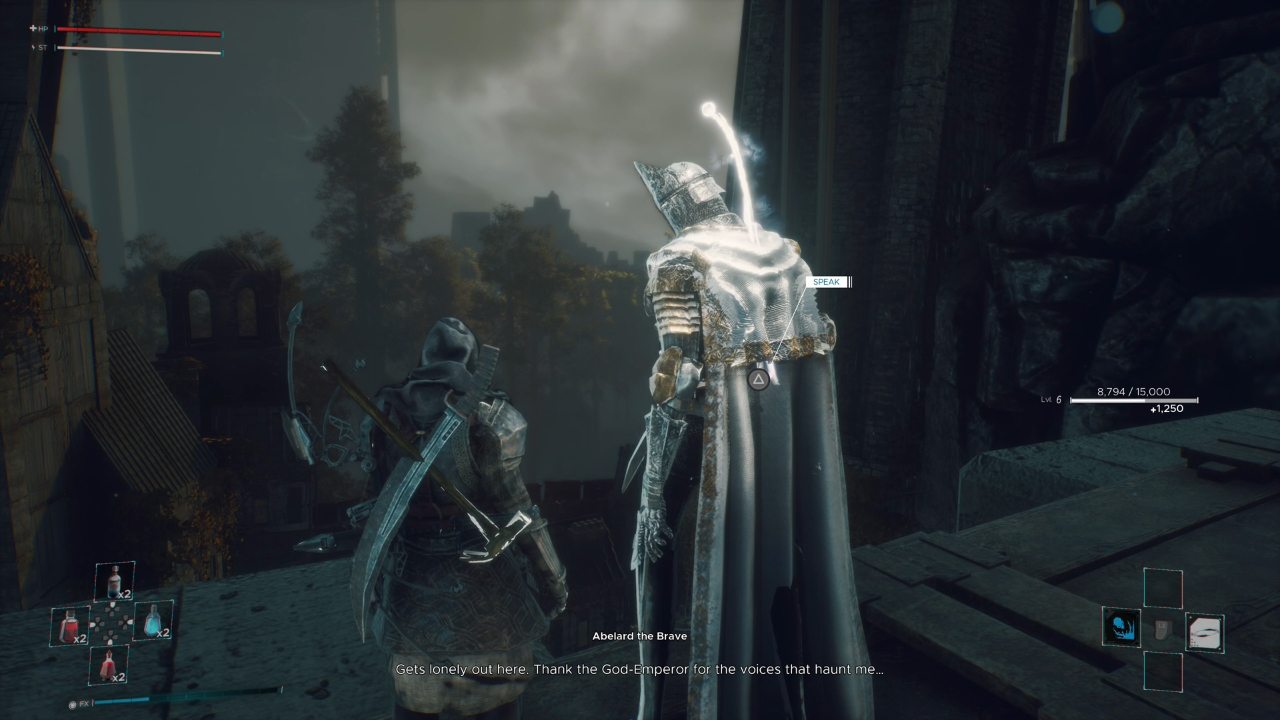Expand the x2 counter on the blue bottle slot
The height and width of the screenshot is (720, 1280).
[x=163, y=633]
